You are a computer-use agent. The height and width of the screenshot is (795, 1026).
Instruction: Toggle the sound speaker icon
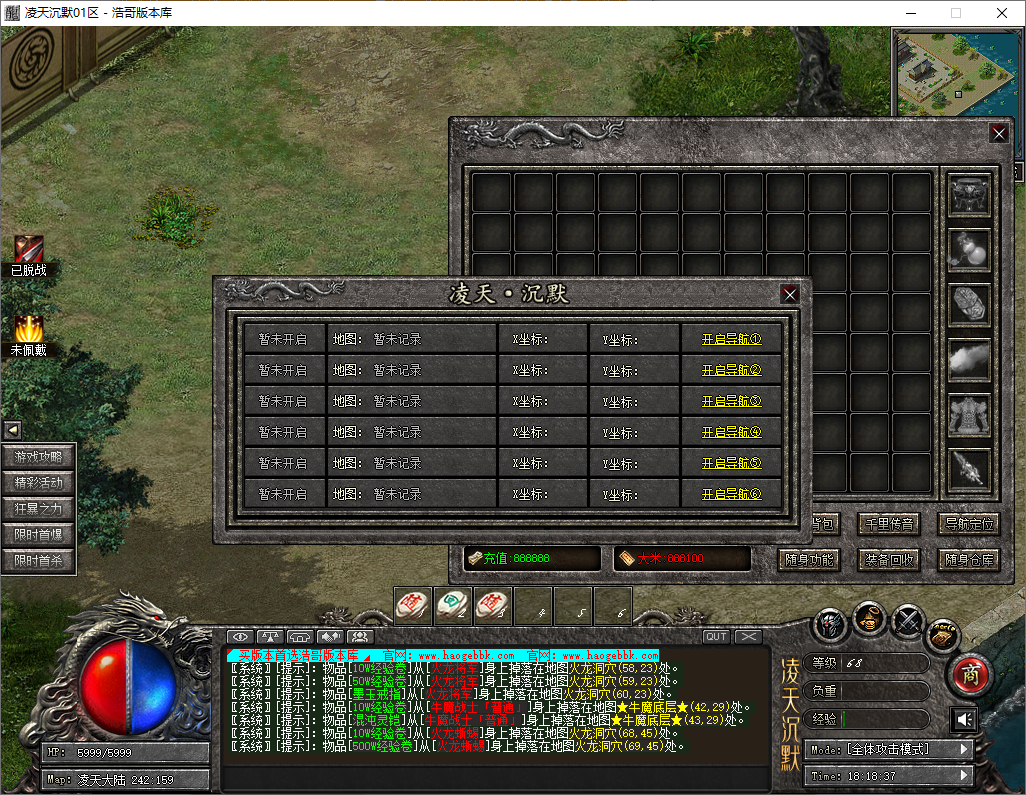coord(963,719)
